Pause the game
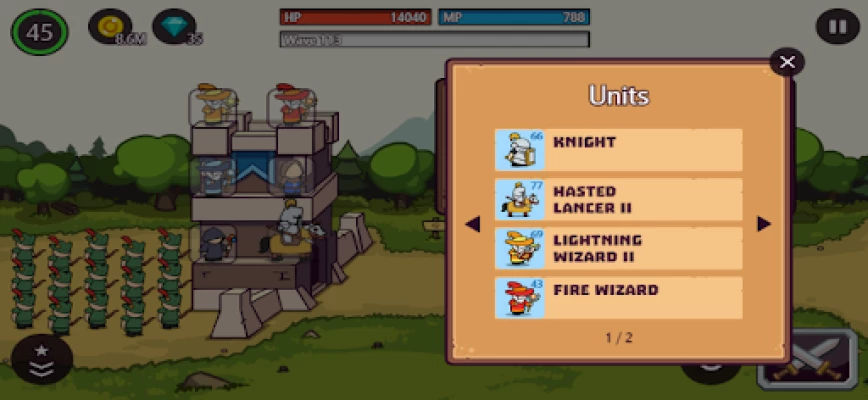Image resolution: width=868 pixels, height=400 pixels. 836,26
